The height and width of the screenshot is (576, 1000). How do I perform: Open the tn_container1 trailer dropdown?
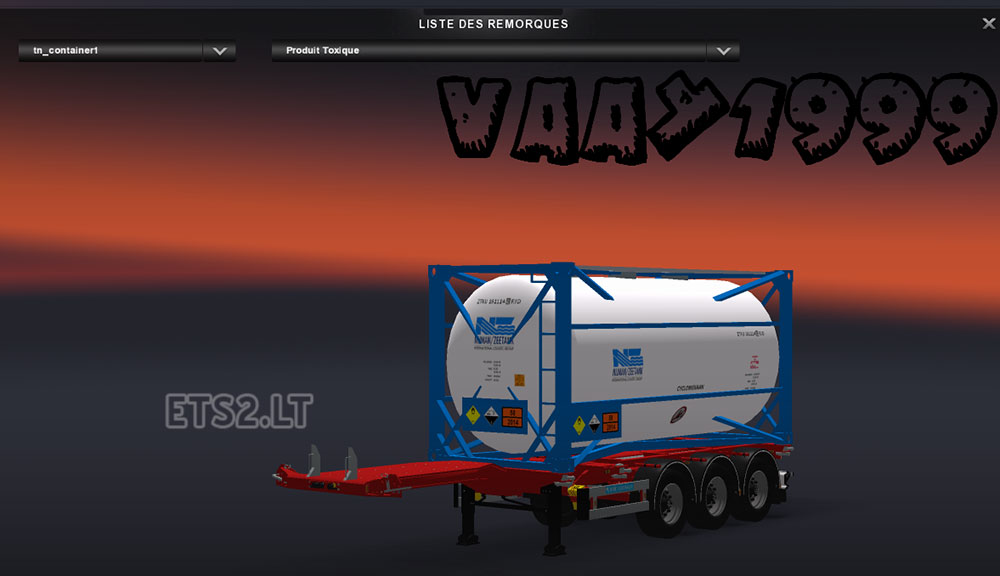point(219,51)
